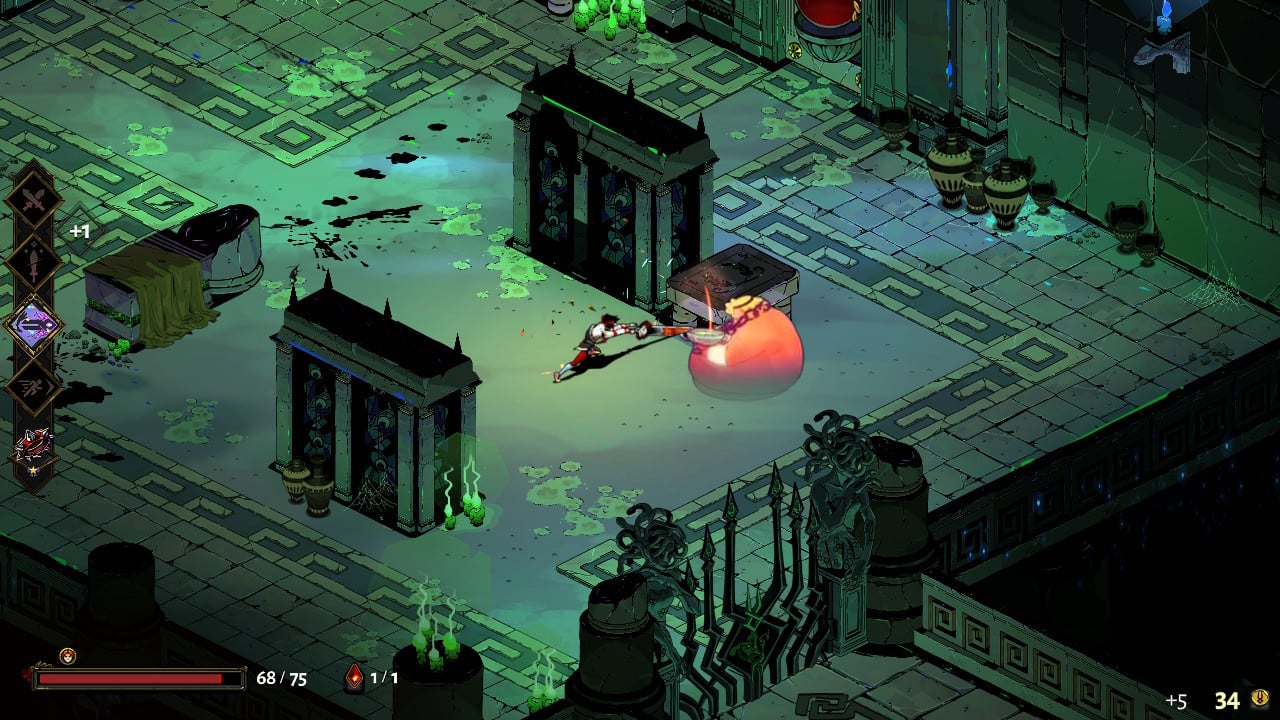This screenshot has width=1280, height=720.
Task: Click the gold obol coin icon
Action: 1262,700
